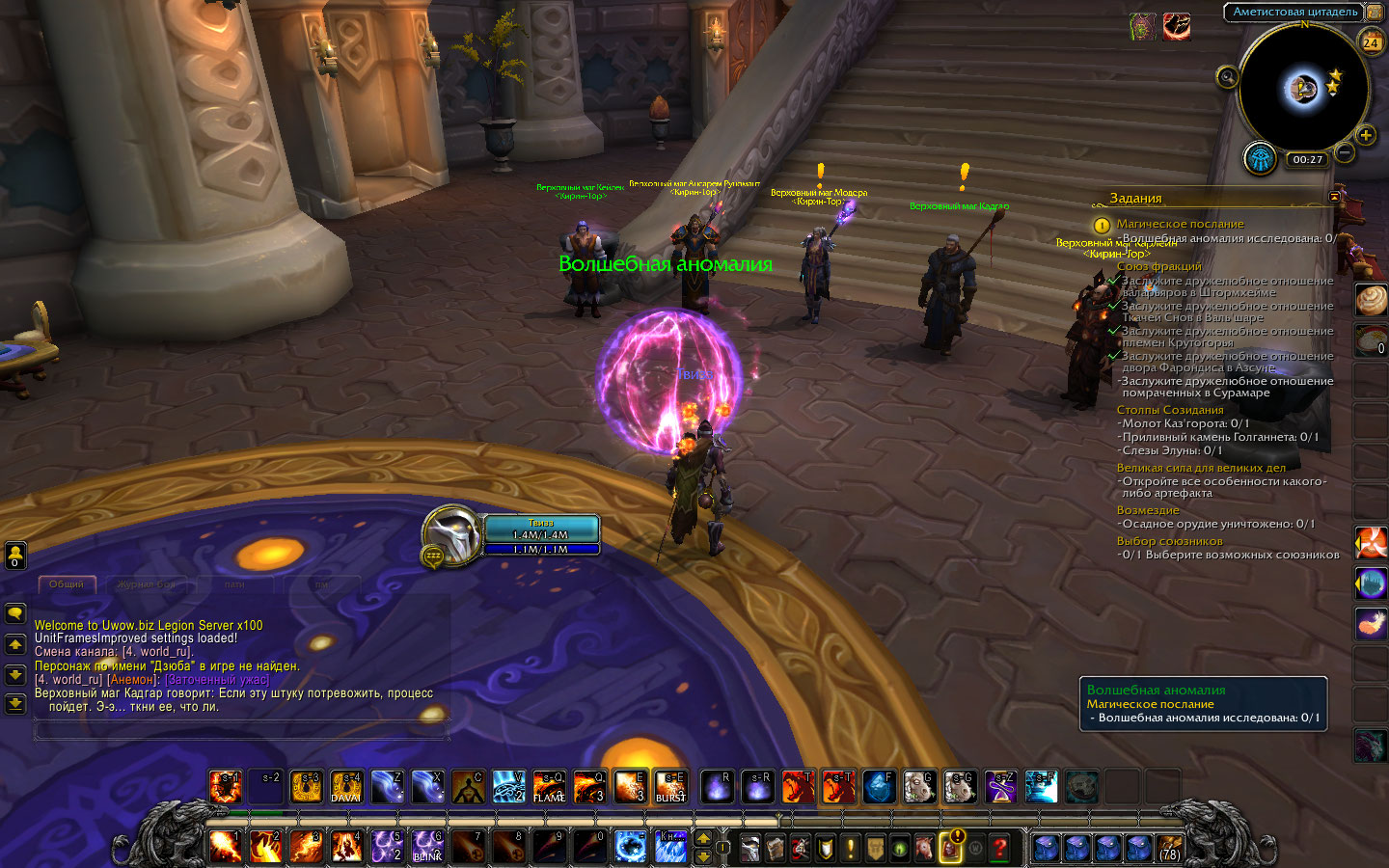Zoom in the minimap with plus button
Screen dimensions: 1389x868
tap(1366, 135)
